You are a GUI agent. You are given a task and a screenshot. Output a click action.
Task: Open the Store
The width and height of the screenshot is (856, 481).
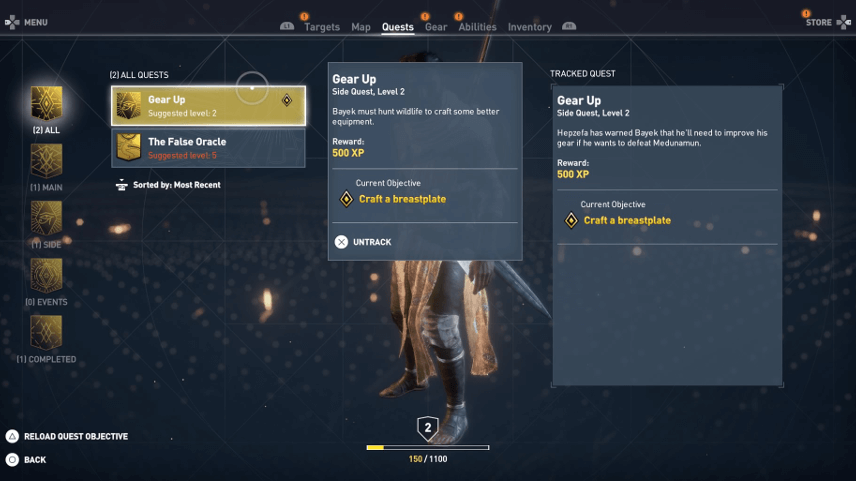pos(818,22)
